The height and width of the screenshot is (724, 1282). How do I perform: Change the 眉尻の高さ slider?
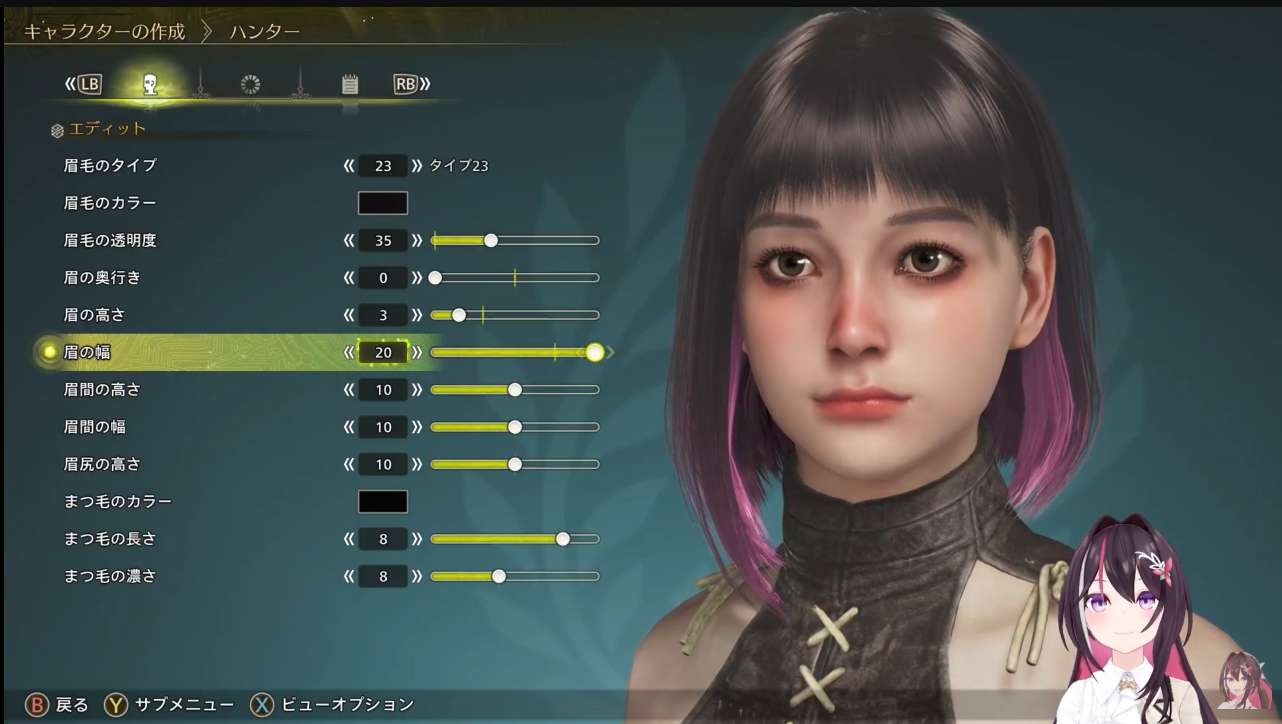click(x=514, y=464)
